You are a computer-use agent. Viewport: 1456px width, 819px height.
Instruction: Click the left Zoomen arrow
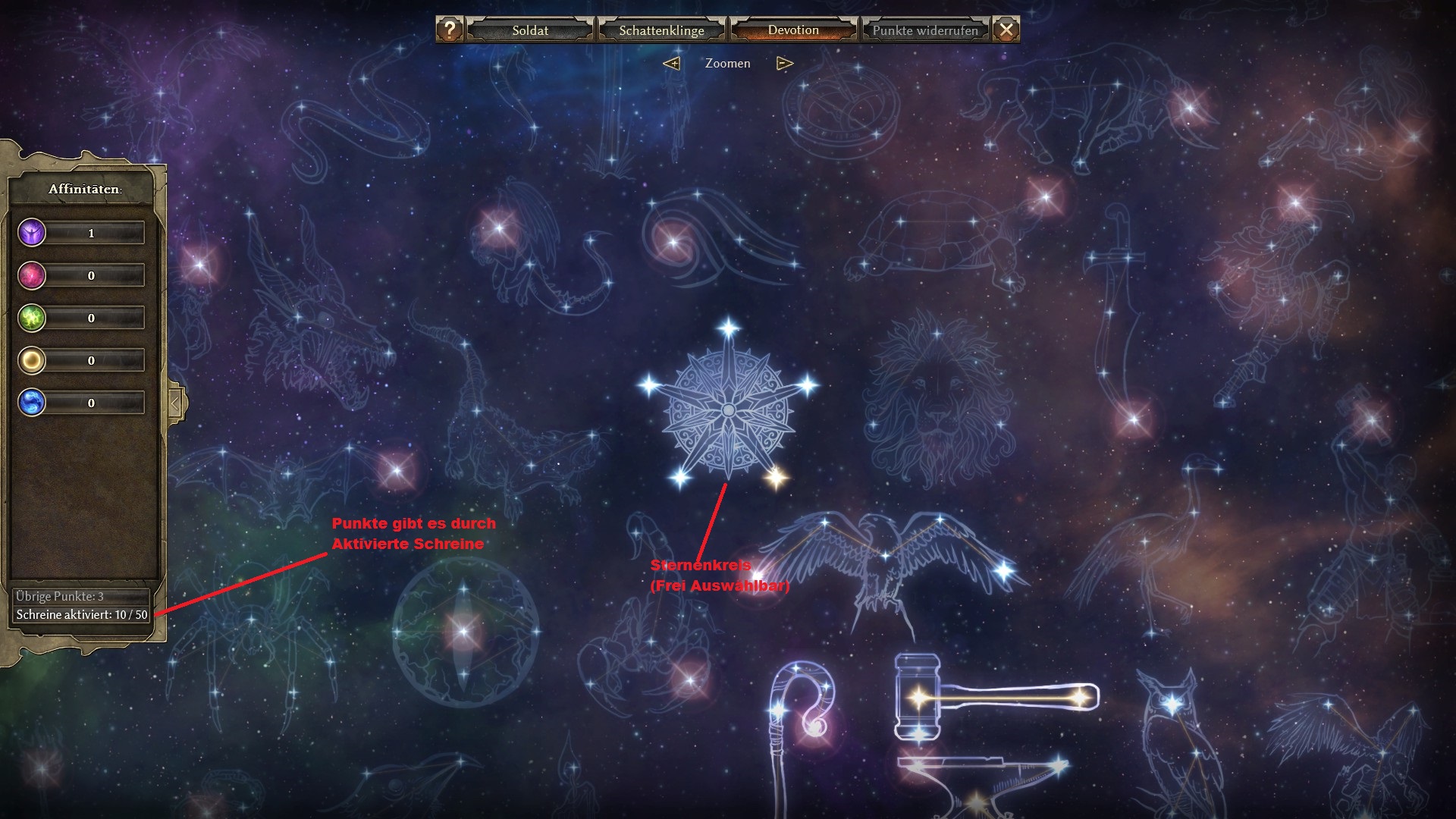point(671,64)
